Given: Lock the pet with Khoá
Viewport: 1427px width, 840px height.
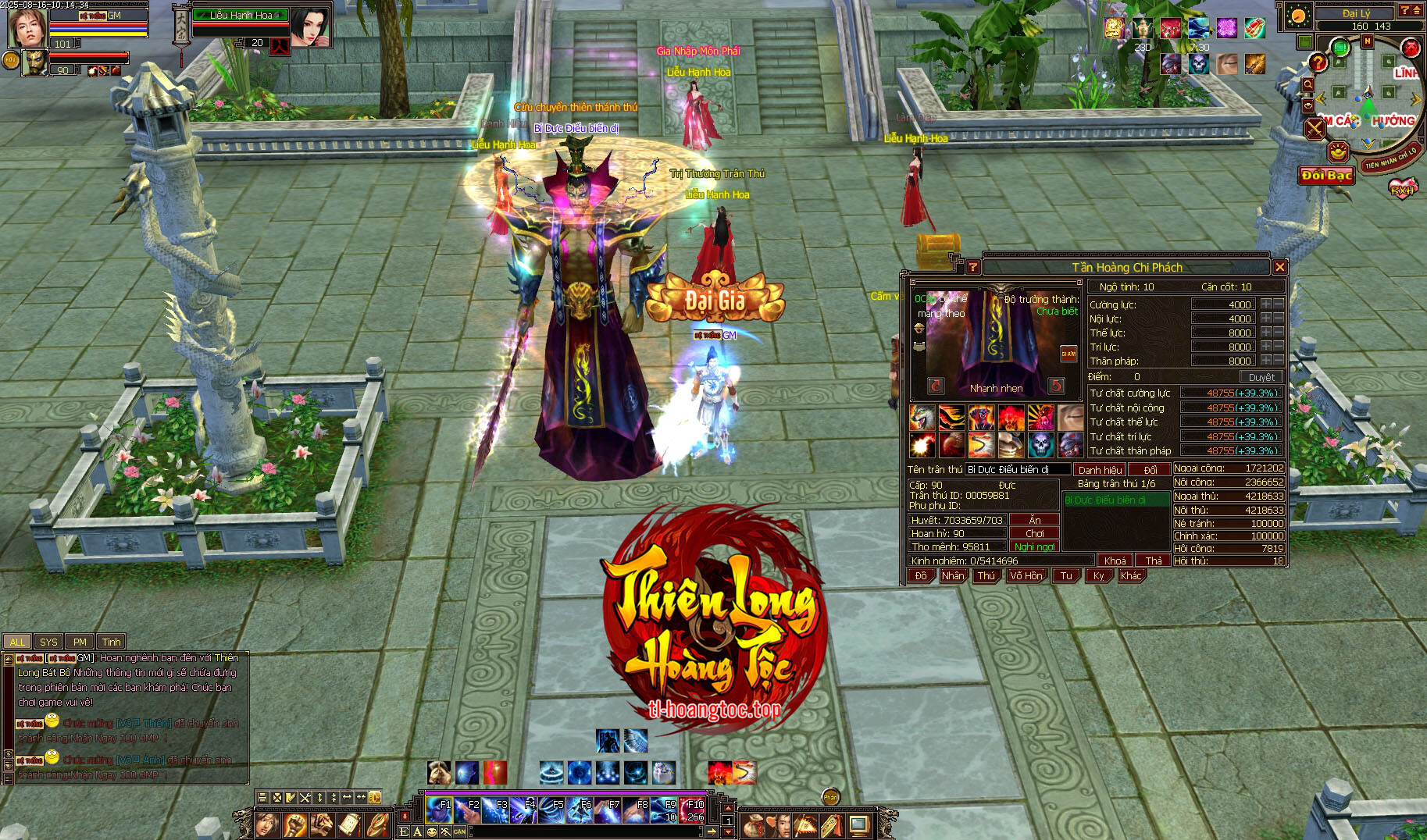Looking at the screenshot, I should [1115, 561].
